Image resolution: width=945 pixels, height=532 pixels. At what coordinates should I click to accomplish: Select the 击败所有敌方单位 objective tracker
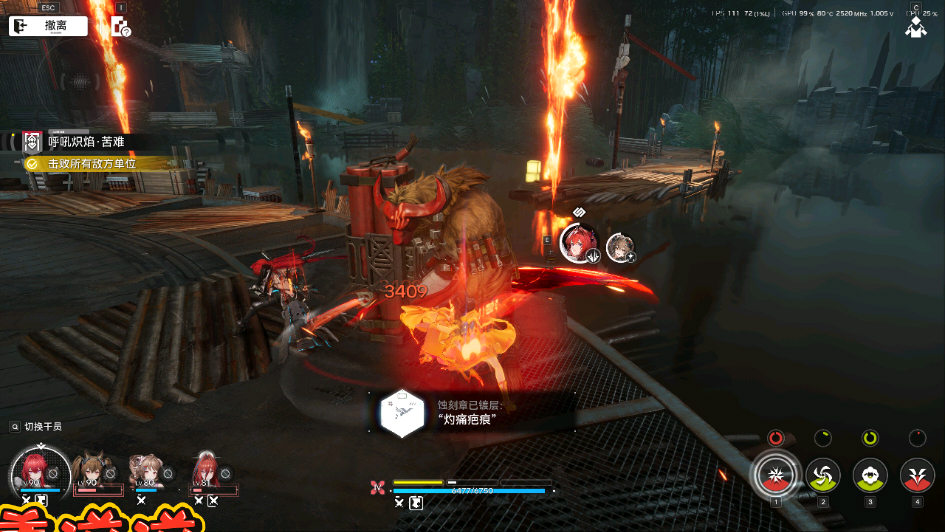click(88, 163)
